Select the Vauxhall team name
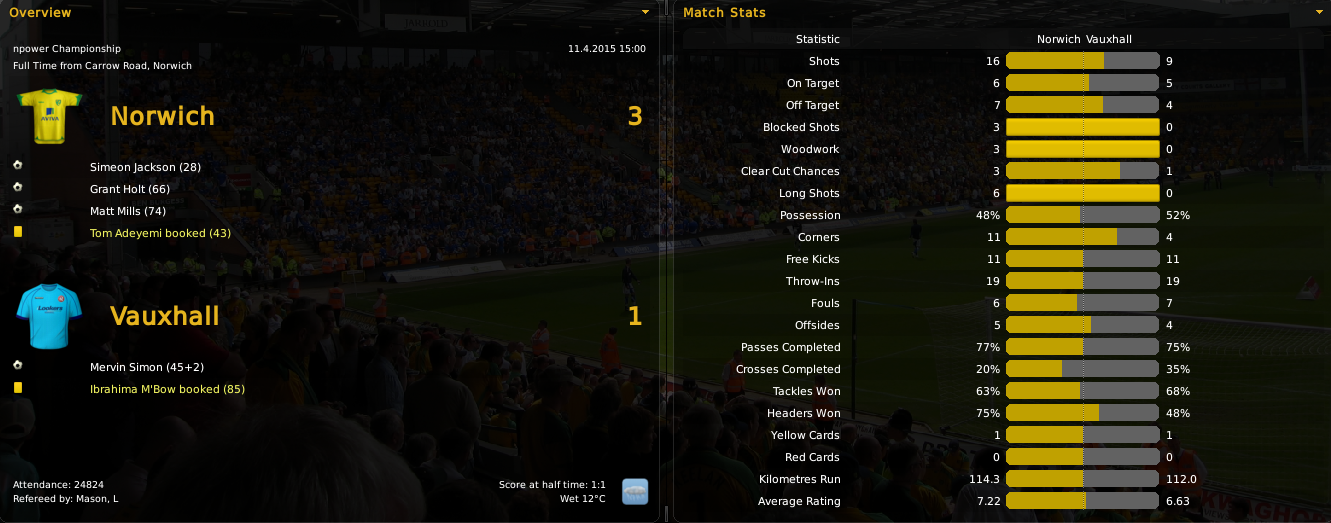This screenshot has width=1331, height=523. click(x=164, y=316)
